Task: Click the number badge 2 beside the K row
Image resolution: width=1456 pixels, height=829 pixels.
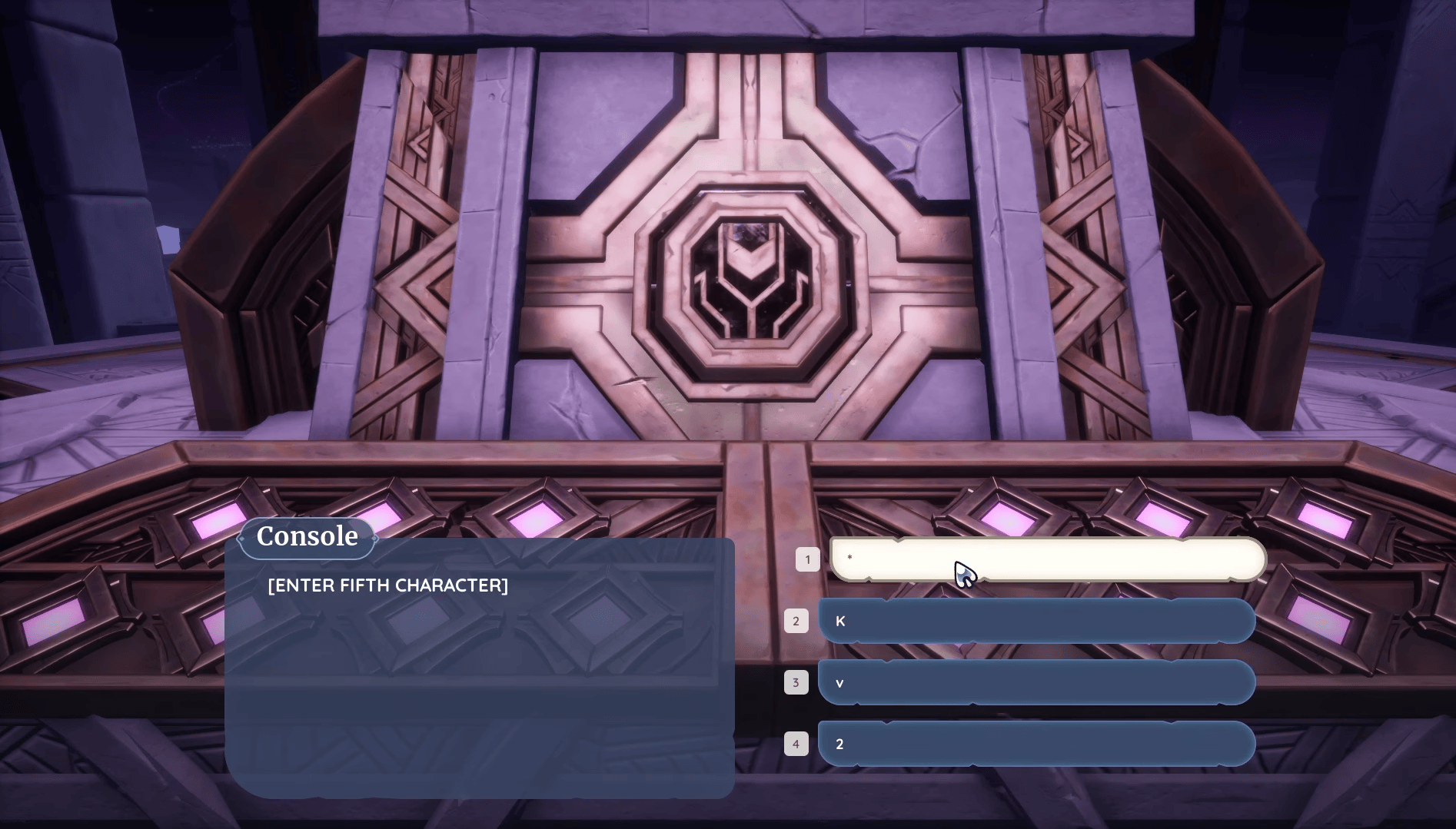Action: [797, 621]
